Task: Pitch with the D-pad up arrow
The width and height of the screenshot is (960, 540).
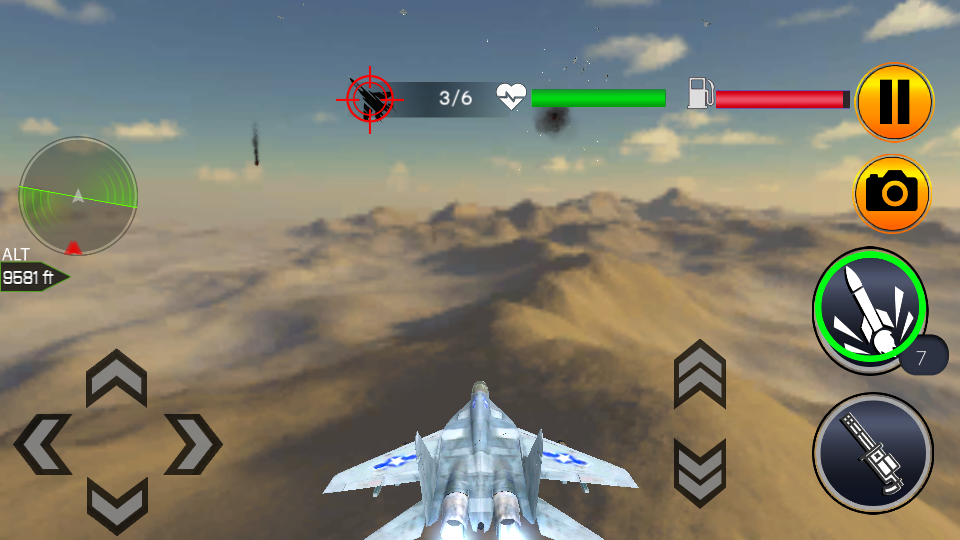Action: [117, 378]
